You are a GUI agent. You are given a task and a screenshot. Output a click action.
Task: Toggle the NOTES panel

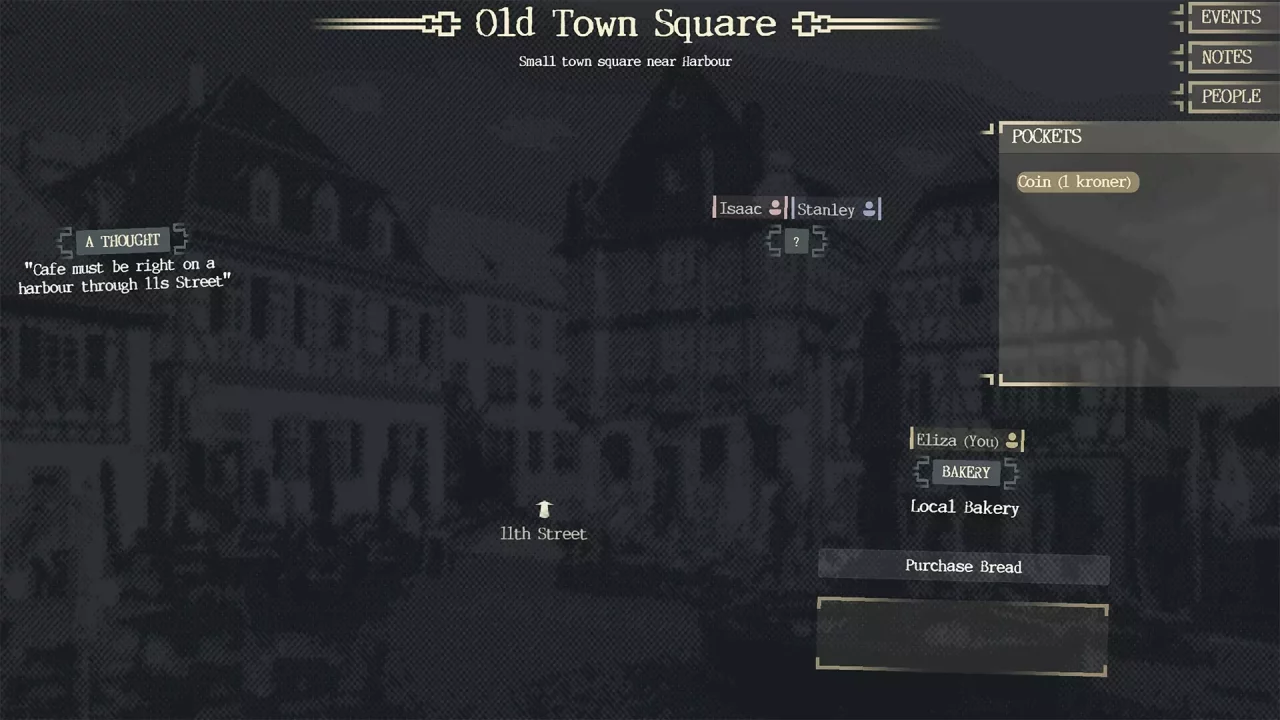(1226, 57)
